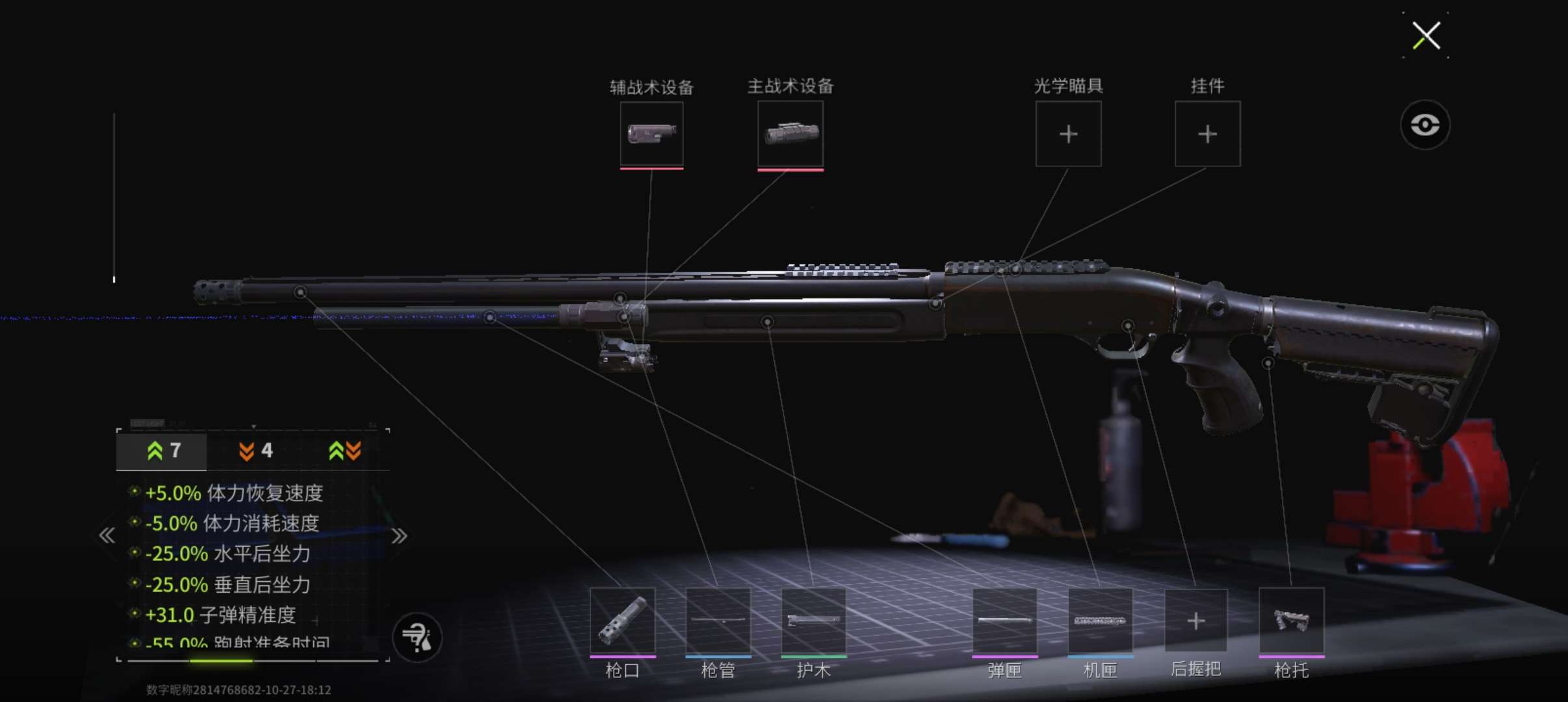The height and width of the screenshot is (702, 1568).
Task: Close the weapon modification screen
Action: coord(1426,35)
